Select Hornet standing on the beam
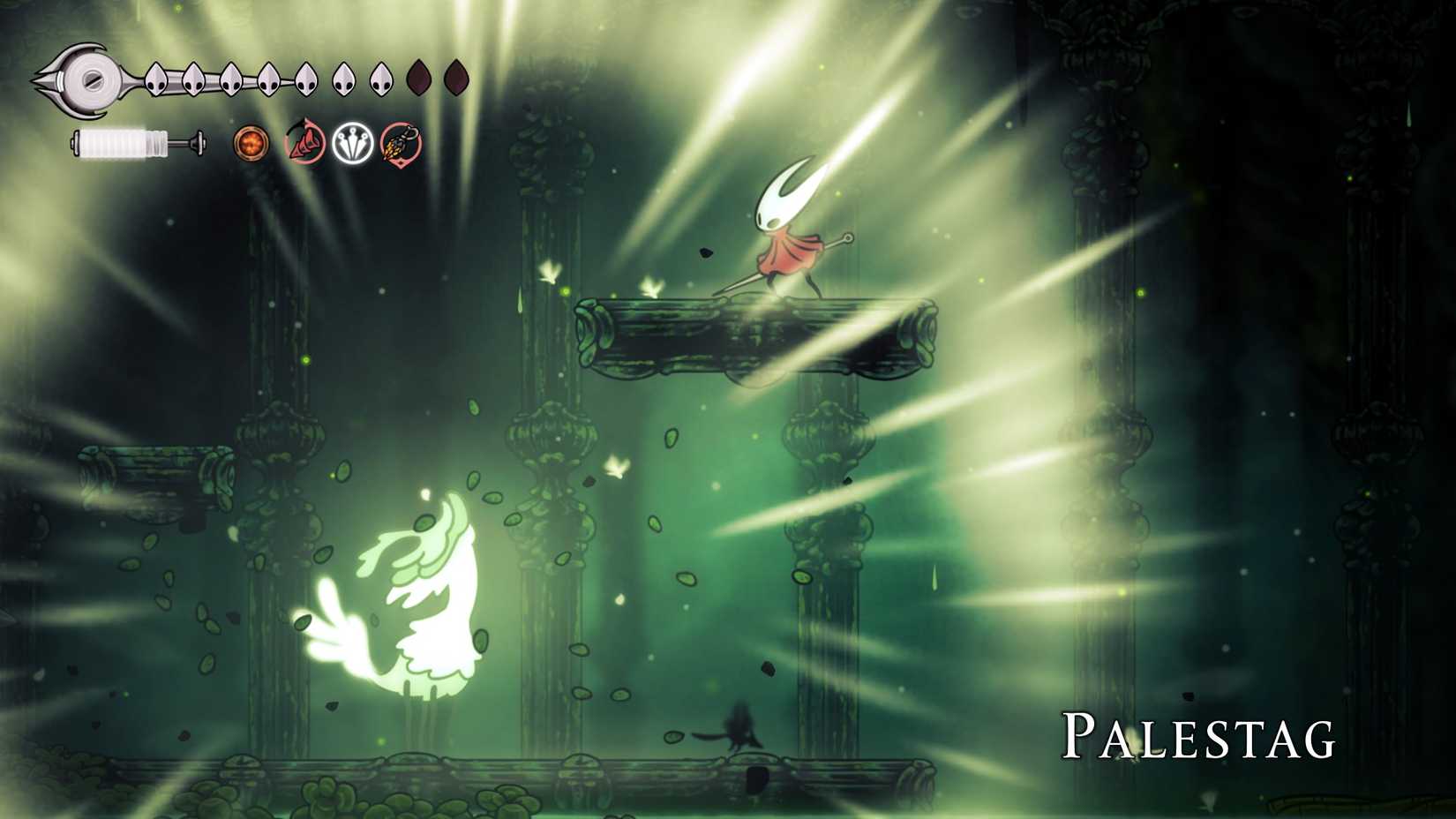Viewport: 1456px width, 819px height. (x=787, y=229)
